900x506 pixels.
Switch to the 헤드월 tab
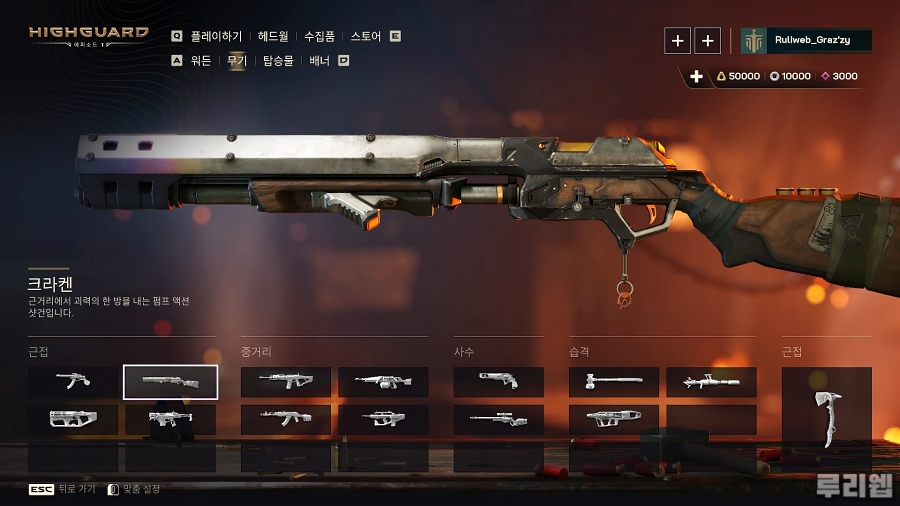273,36
